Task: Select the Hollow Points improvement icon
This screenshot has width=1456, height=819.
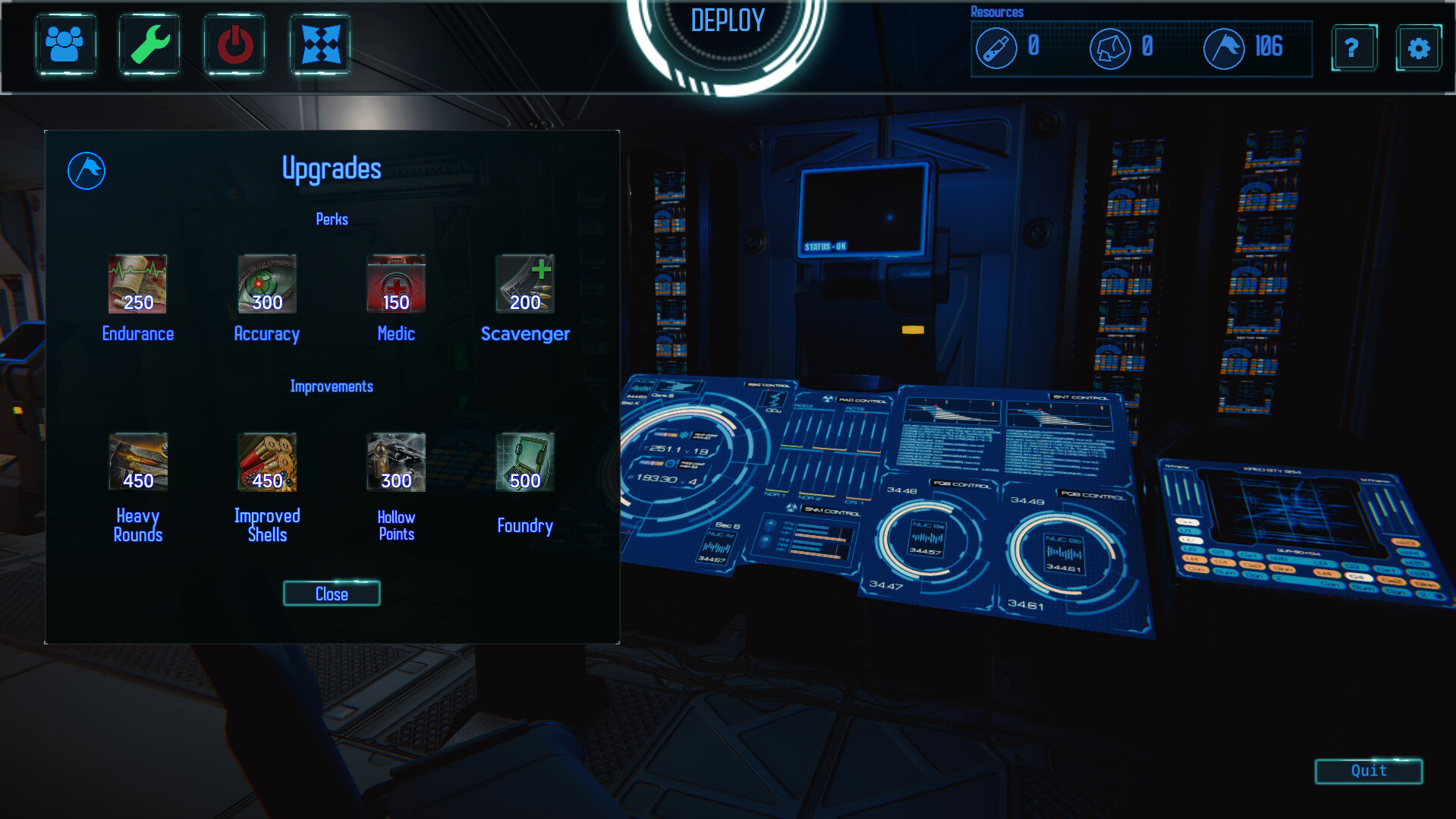Action: click(395, 463)
